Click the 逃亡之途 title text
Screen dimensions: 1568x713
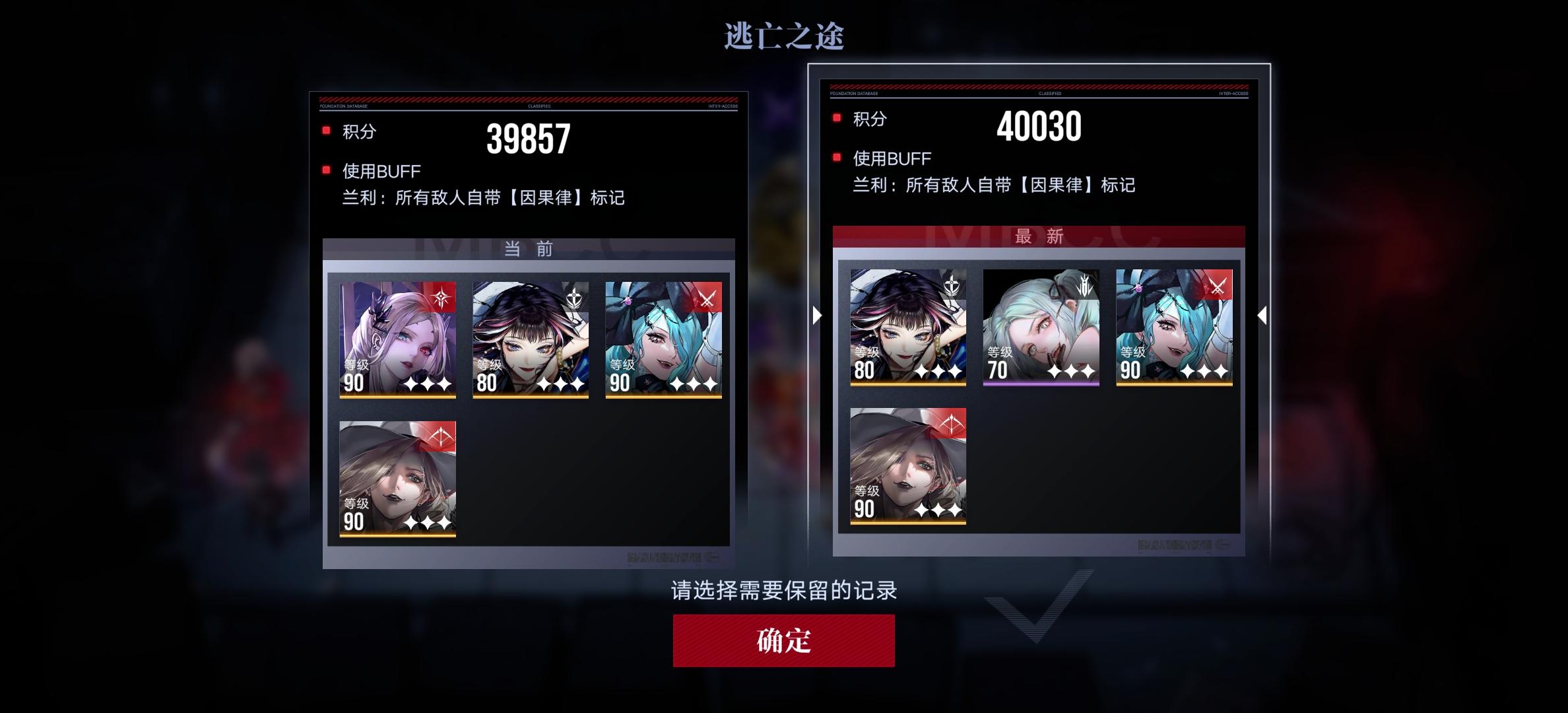tap(785, 38)
